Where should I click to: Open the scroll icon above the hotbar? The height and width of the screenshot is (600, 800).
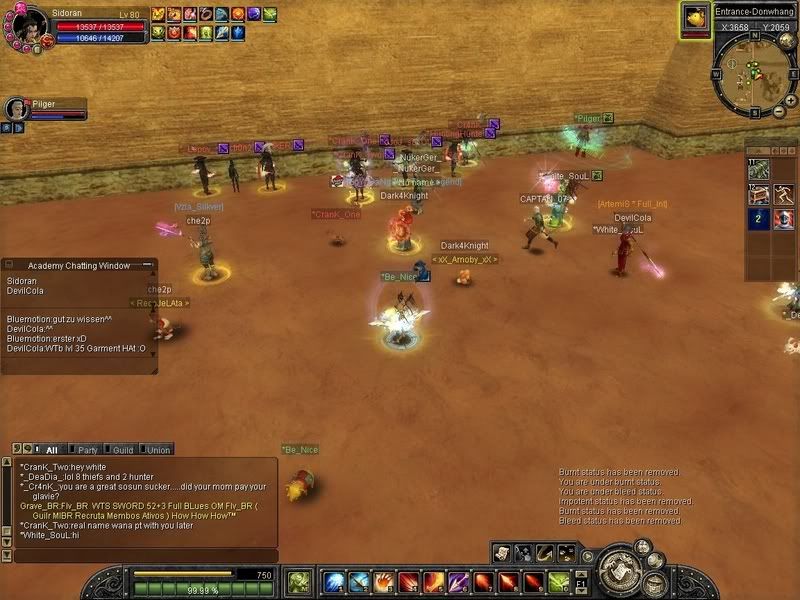click(501, 552)
